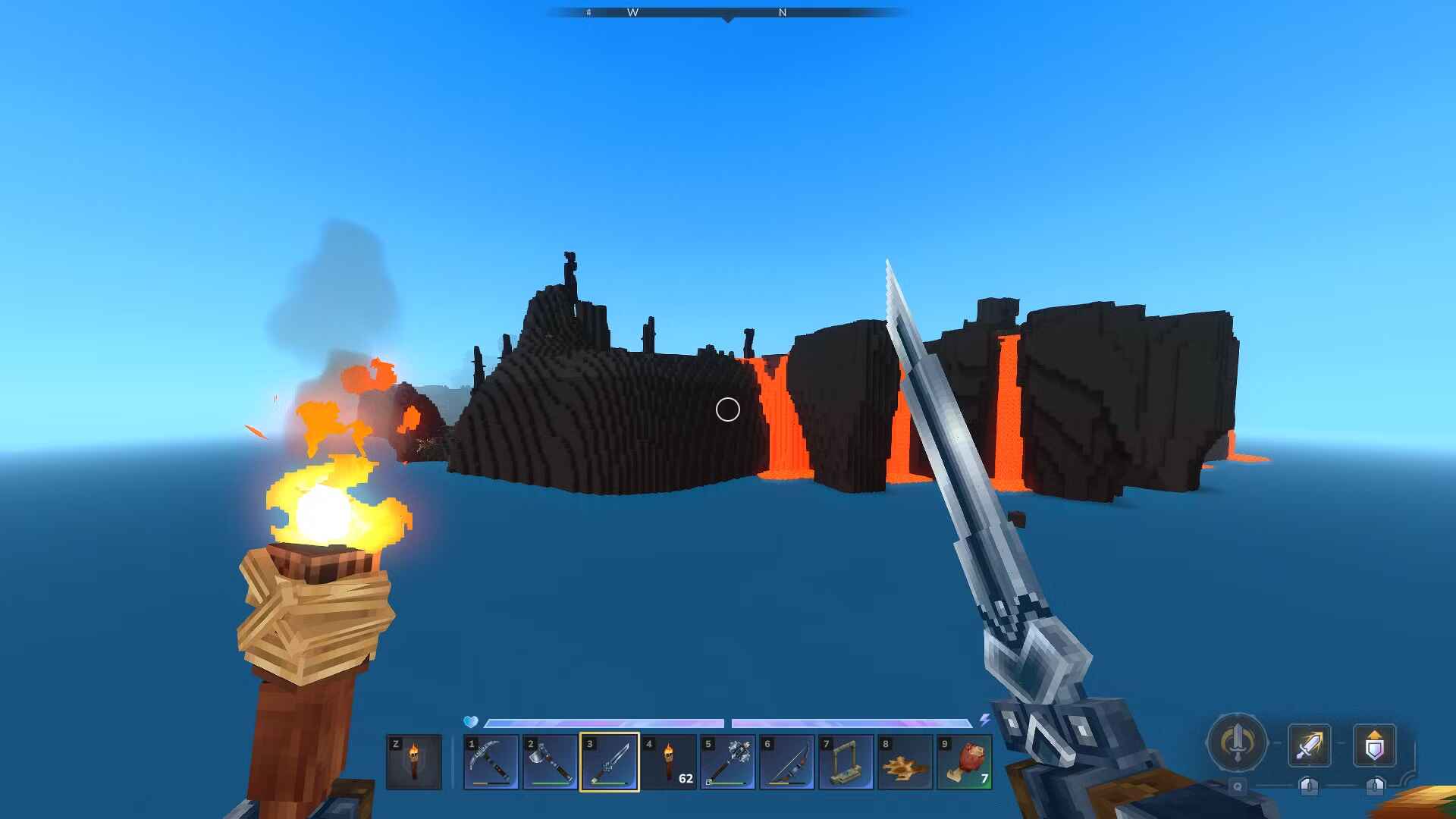Click the N marker on the compass bar
This screenshot has width=1456, height=819.
tap(783, 12)
